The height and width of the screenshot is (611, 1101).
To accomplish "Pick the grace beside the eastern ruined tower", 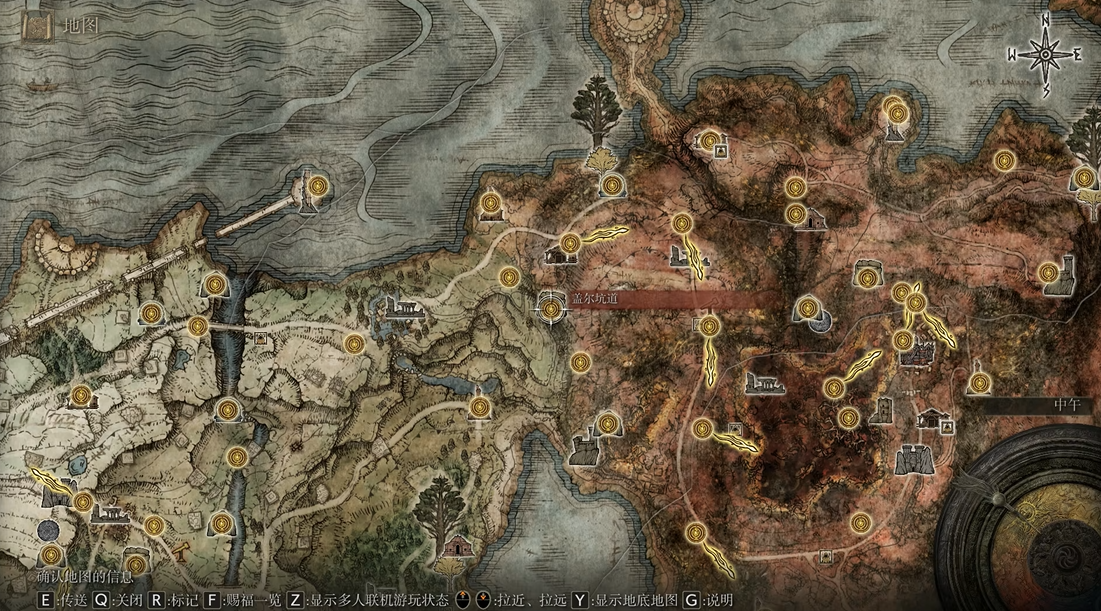I will [1048, 272].
